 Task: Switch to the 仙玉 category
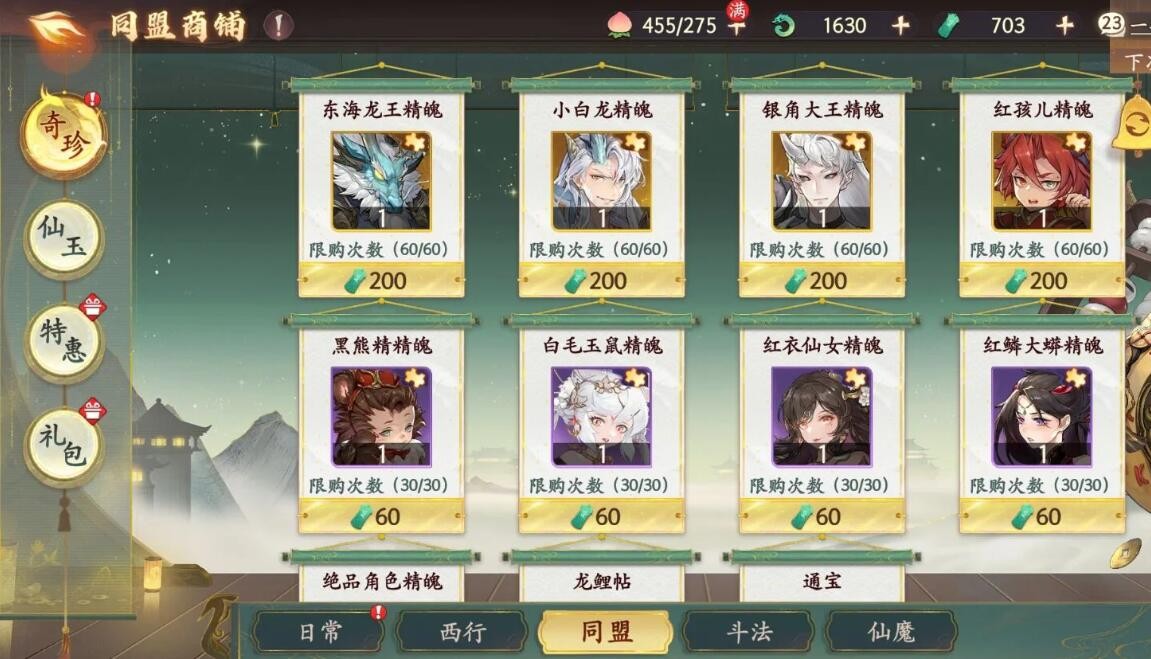pyautogui.click(x=63, y=239)
